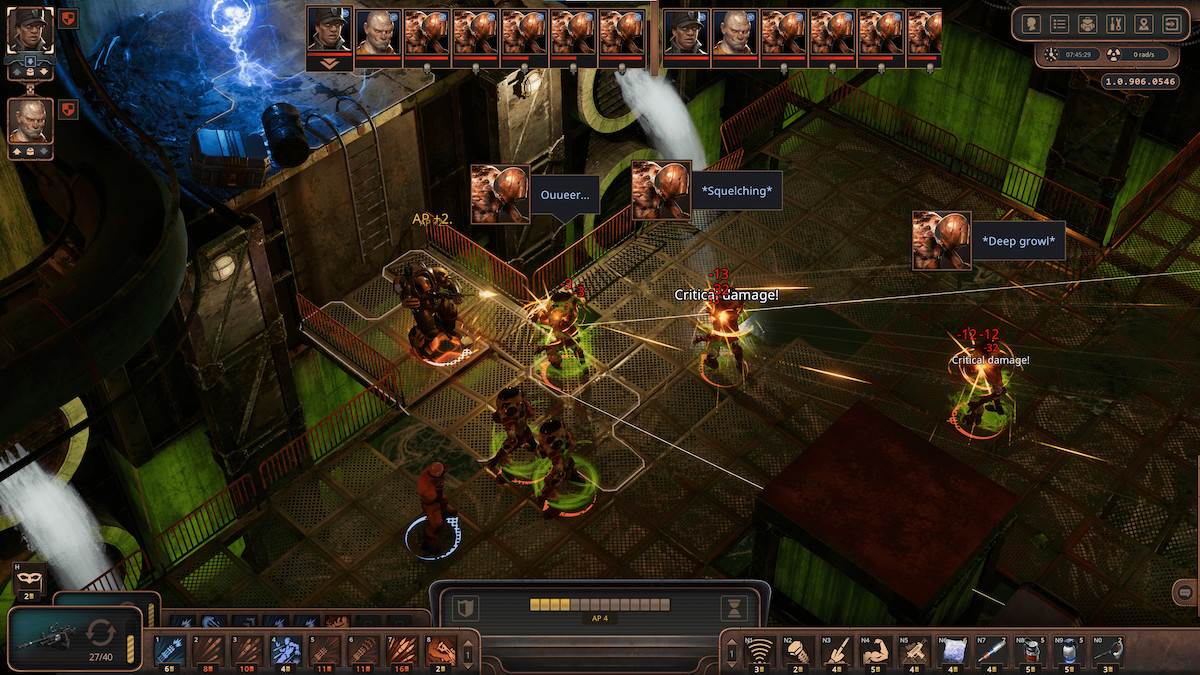Use the shovel item in slot N3
The image size is (1200, 675).
coord(838,651)
